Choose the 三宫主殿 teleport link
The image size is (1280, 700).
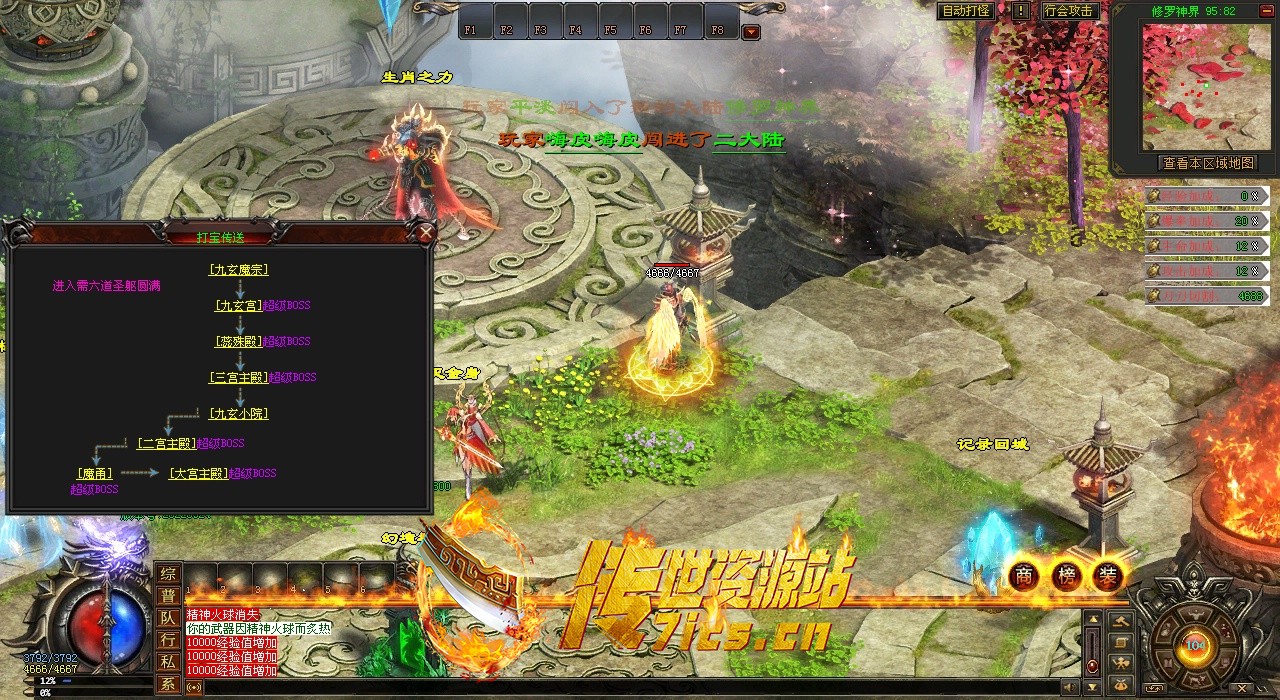(237, 378)
